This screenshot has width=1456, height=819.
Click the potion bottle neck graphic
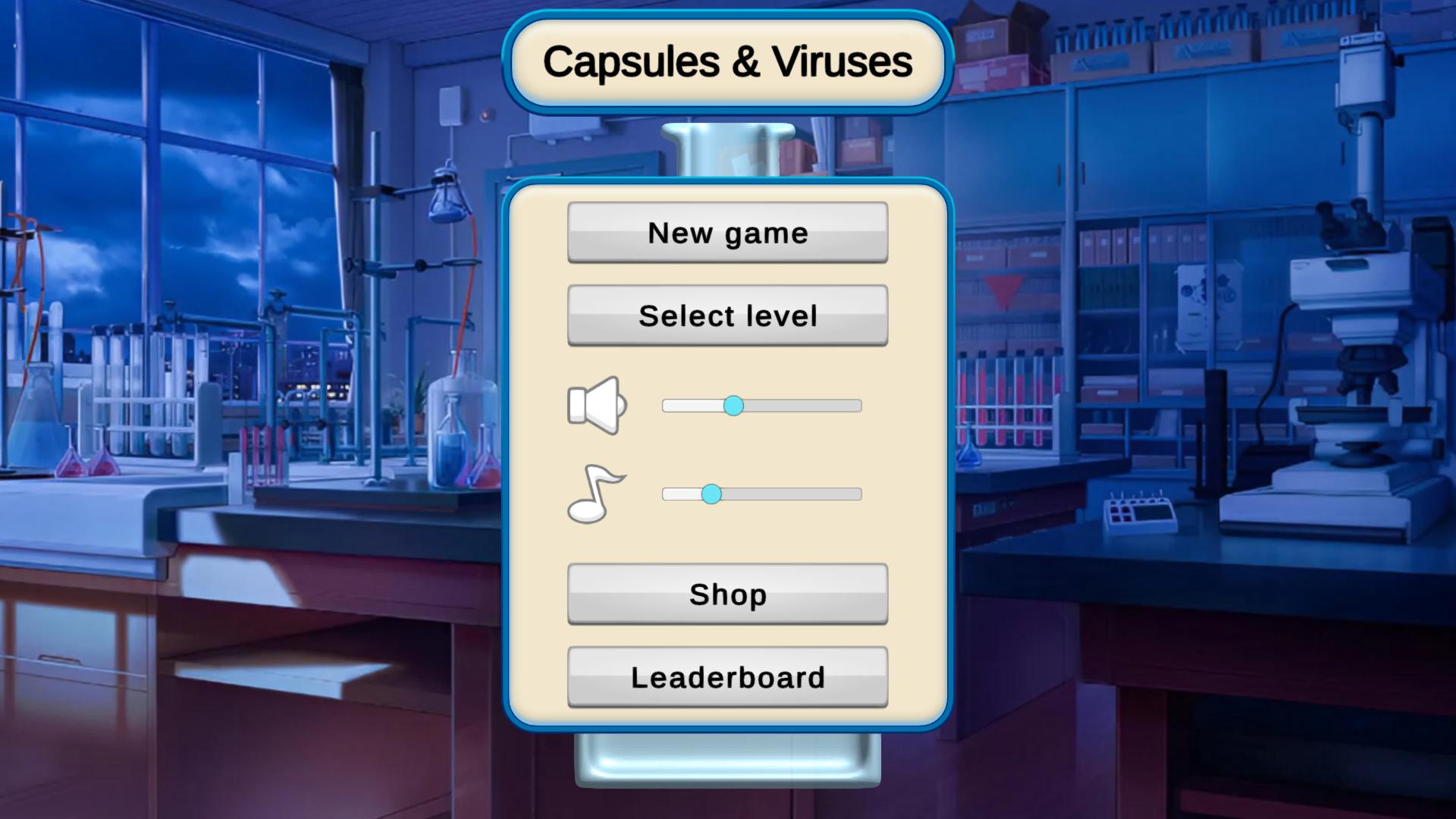click(726, 148)
